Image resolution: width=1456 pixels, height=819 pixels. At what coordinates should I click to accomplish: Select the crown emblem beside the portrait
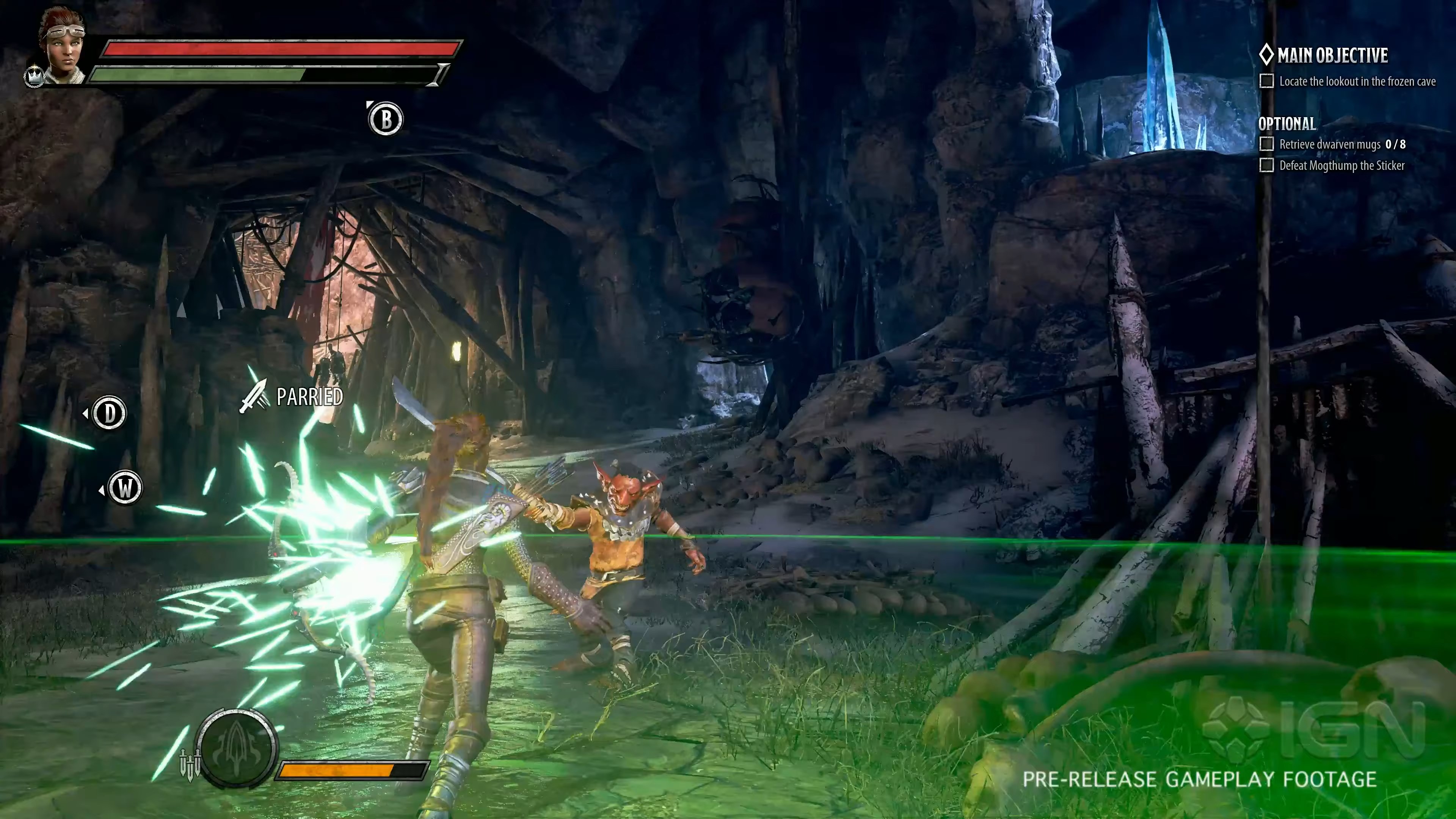[35, 76]
